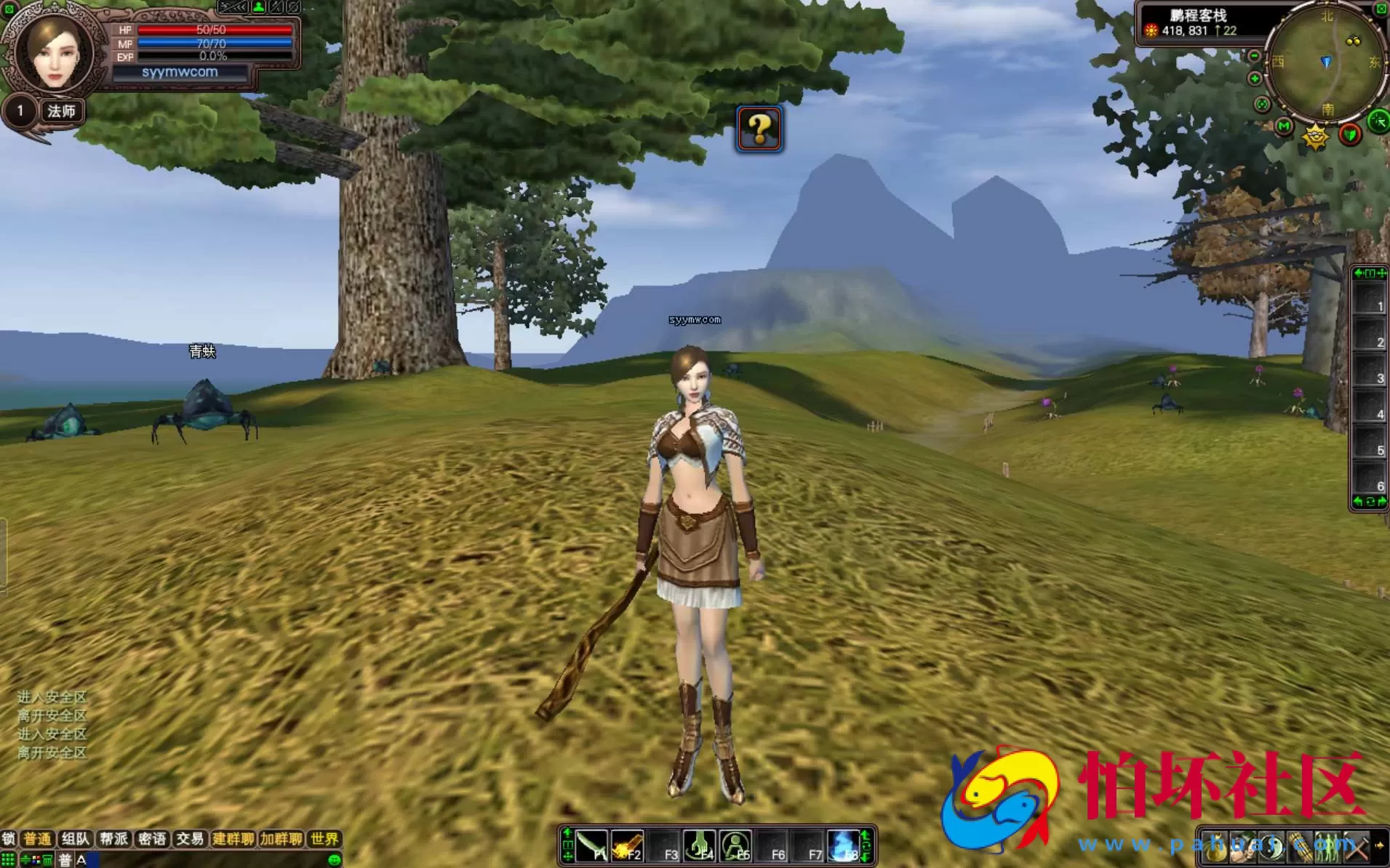This screenshot has height=868, width=1390.
Task: Click the 加群聊 join group chat button
Action: [x=281, y=839]
